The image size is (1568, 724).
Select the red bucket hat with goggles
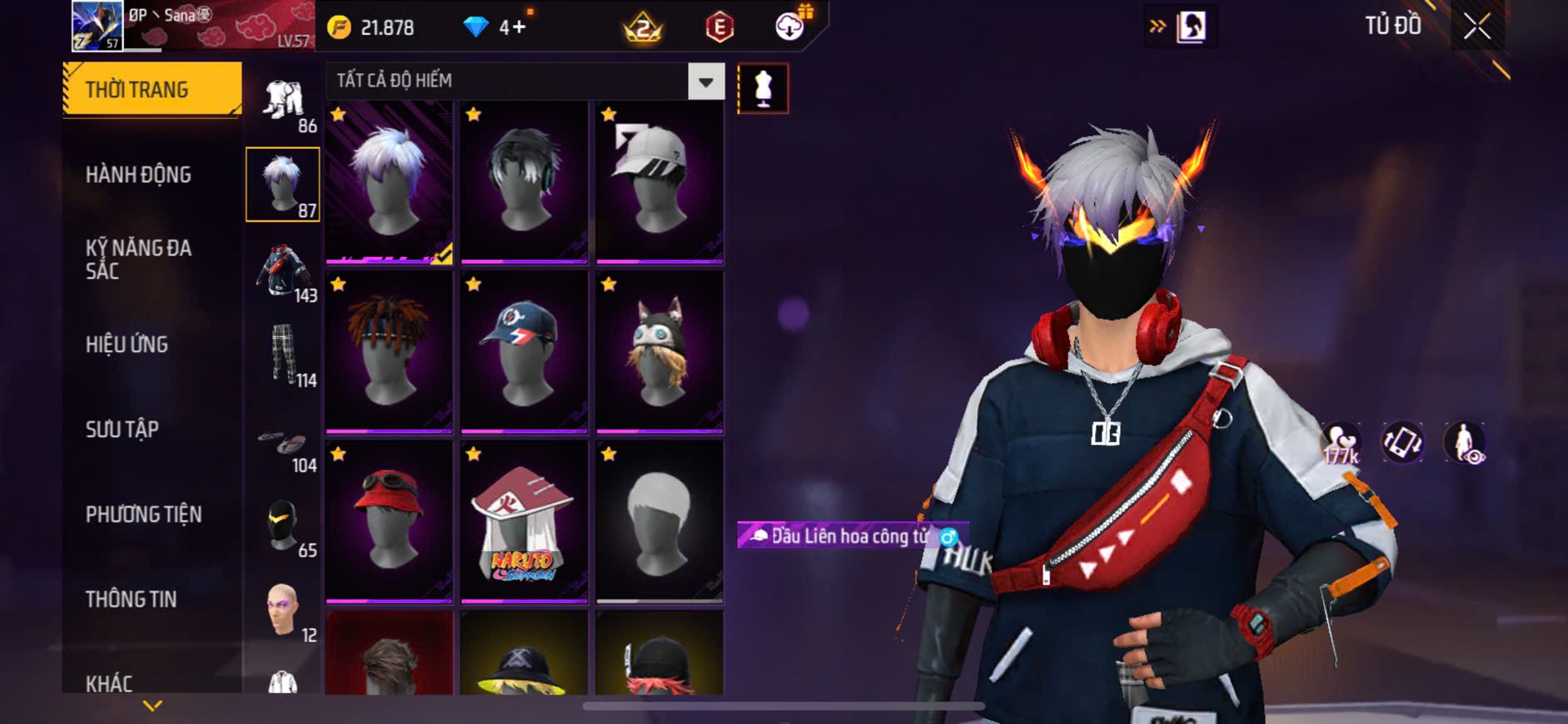(389, 522)
